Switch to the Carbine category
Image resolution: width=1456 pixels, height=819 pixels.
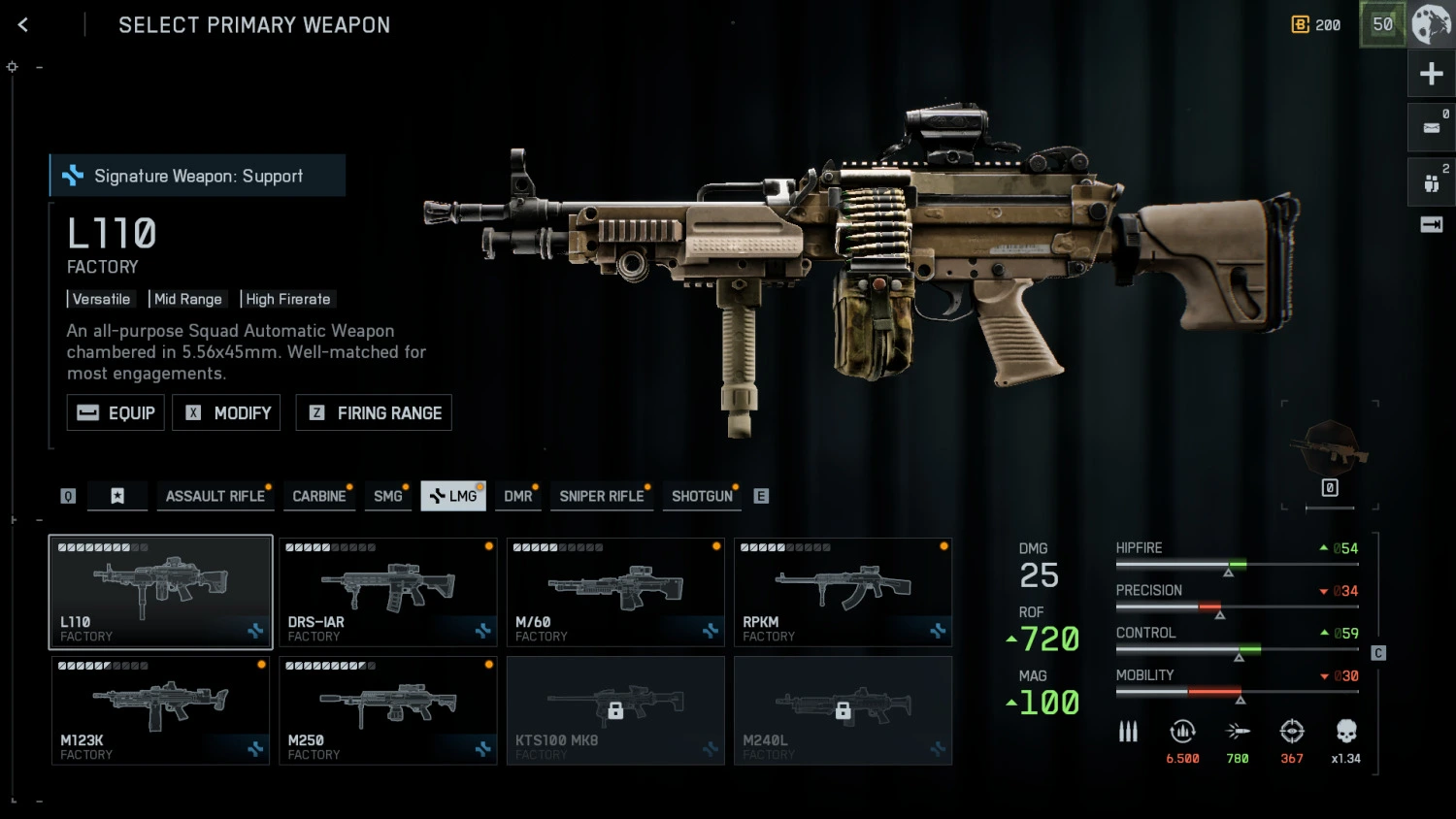tap(319, 496)
